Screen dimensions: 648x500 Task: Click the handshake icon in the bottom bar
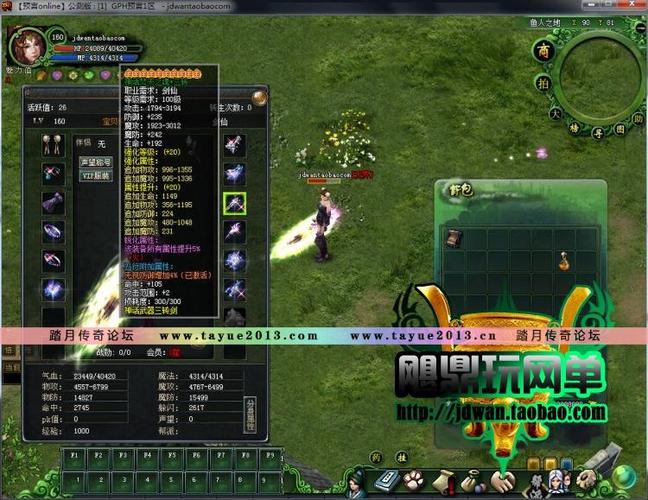501,481
